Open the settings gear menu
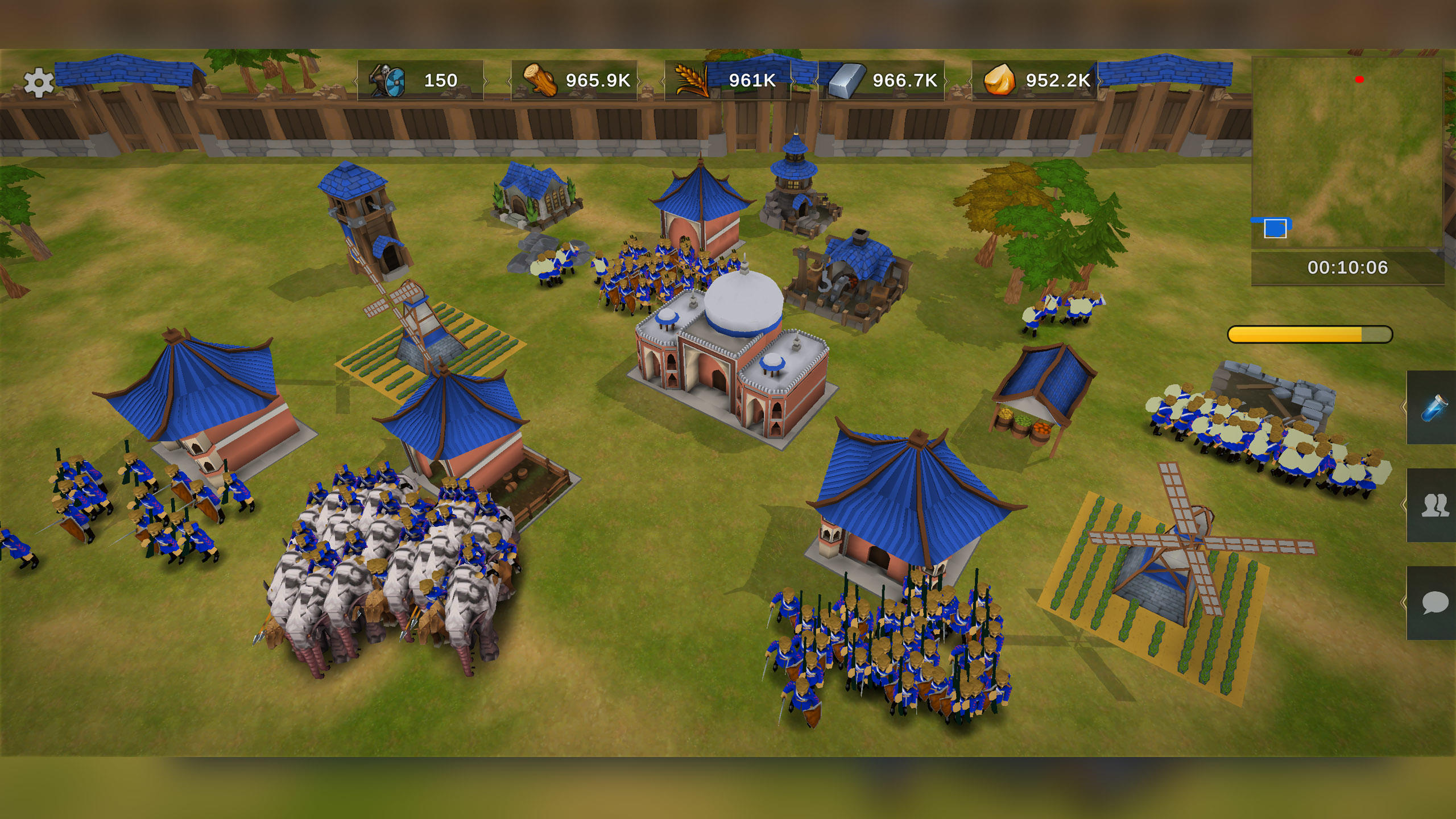This screenshot has width=1456, height=819. (x=39, y=83)
